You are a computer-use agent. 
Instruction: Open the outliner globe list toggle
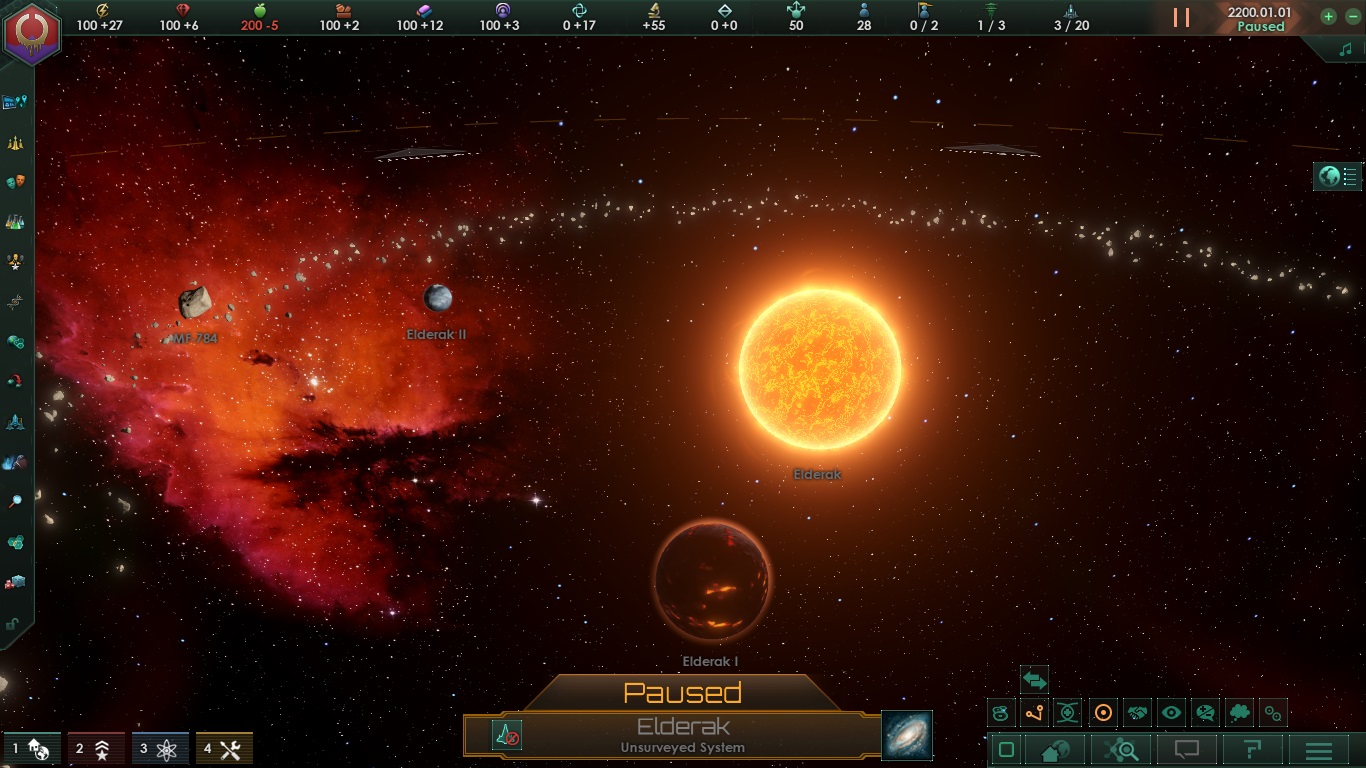1338,177
